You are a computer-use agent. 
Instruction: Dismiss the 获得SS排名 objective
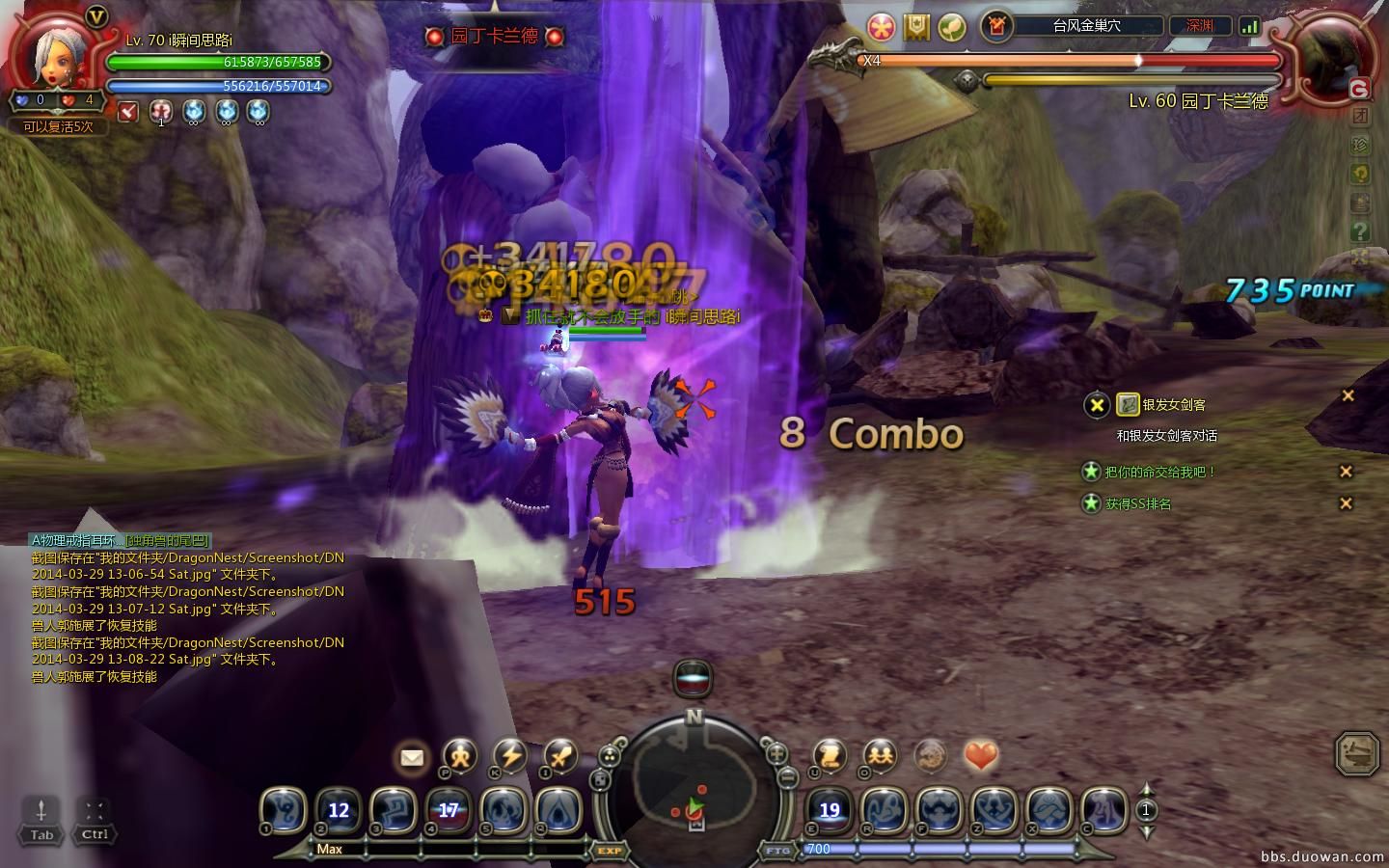[x=1347, y=503]
